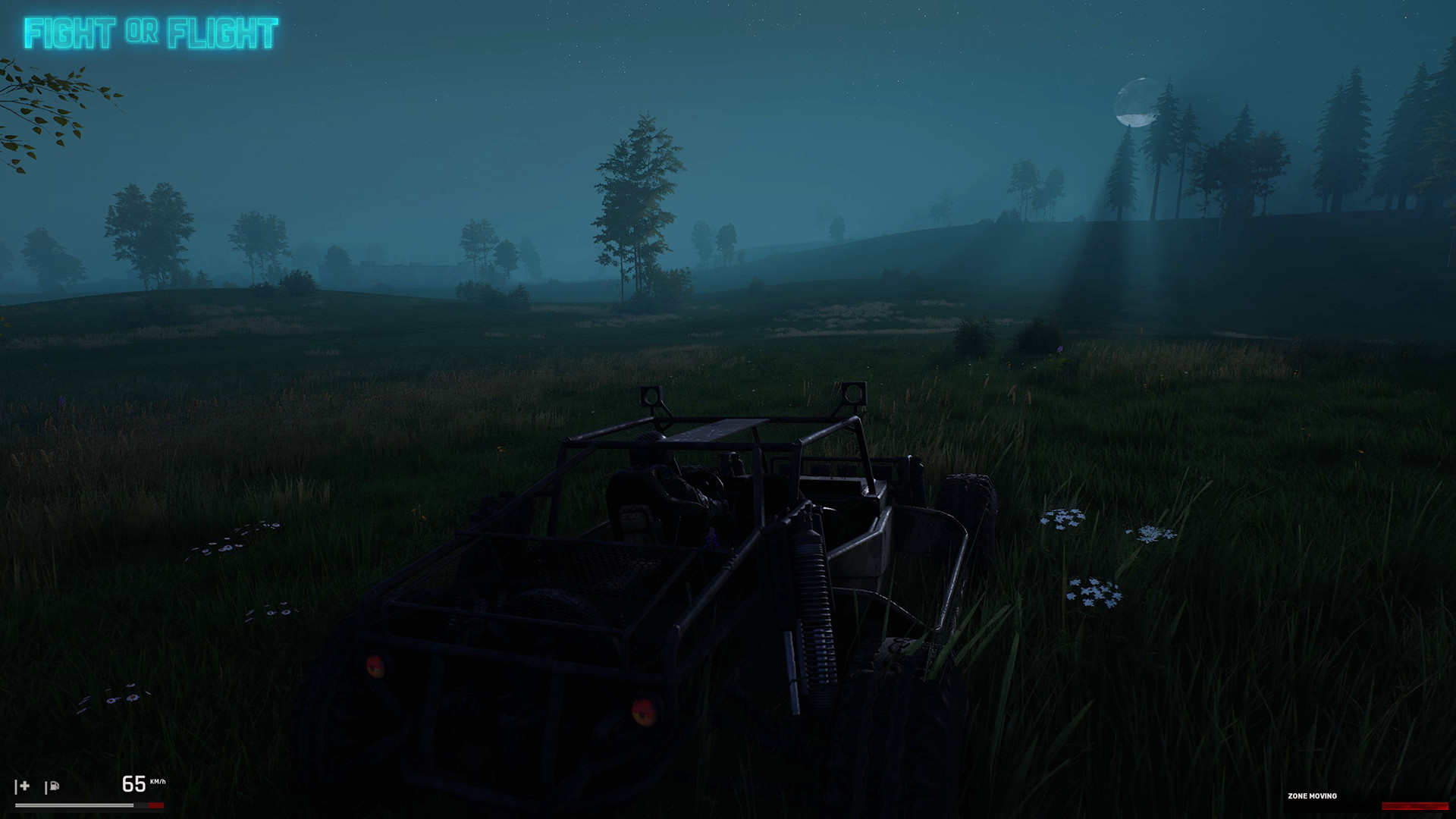Click the vehicle health plus icon
This screenshot has width=1456, height=819.
point(23,786)
